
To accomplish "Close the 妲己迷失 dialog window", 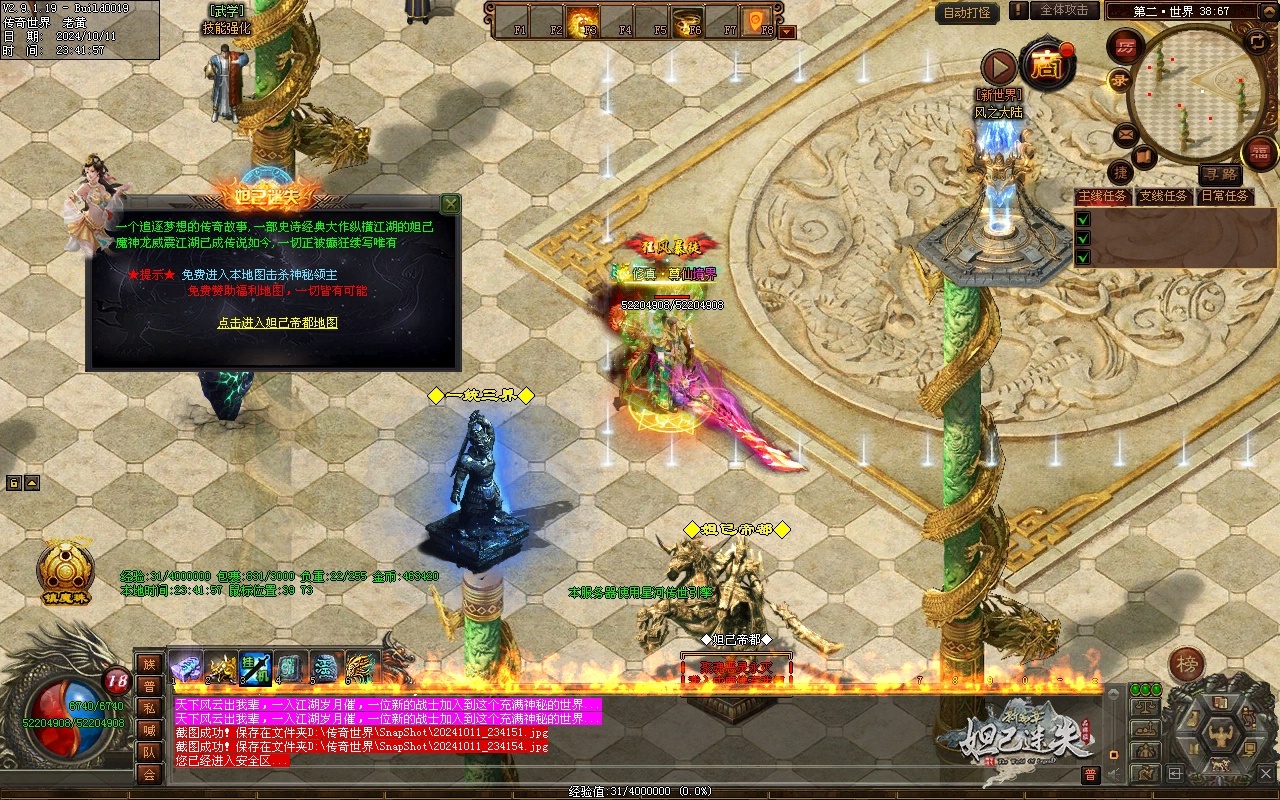I will tap(451, 204).
